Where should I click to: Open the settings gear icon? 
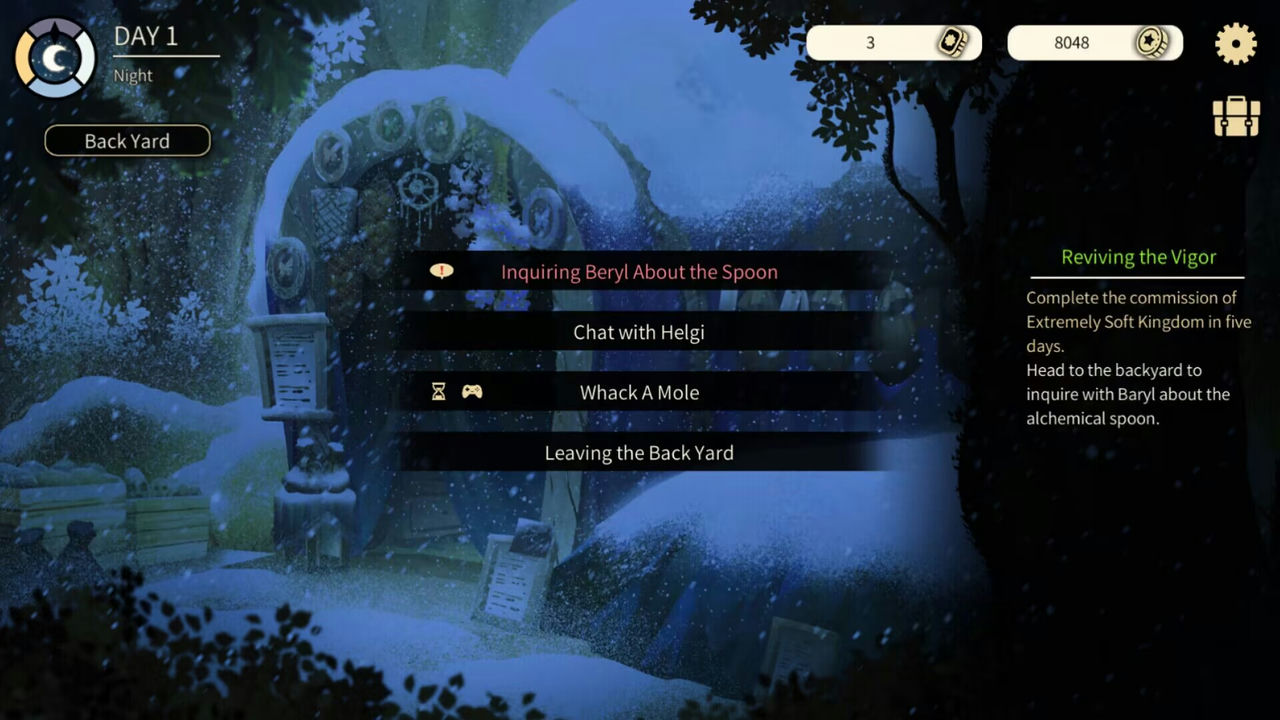pos(1236,44)
